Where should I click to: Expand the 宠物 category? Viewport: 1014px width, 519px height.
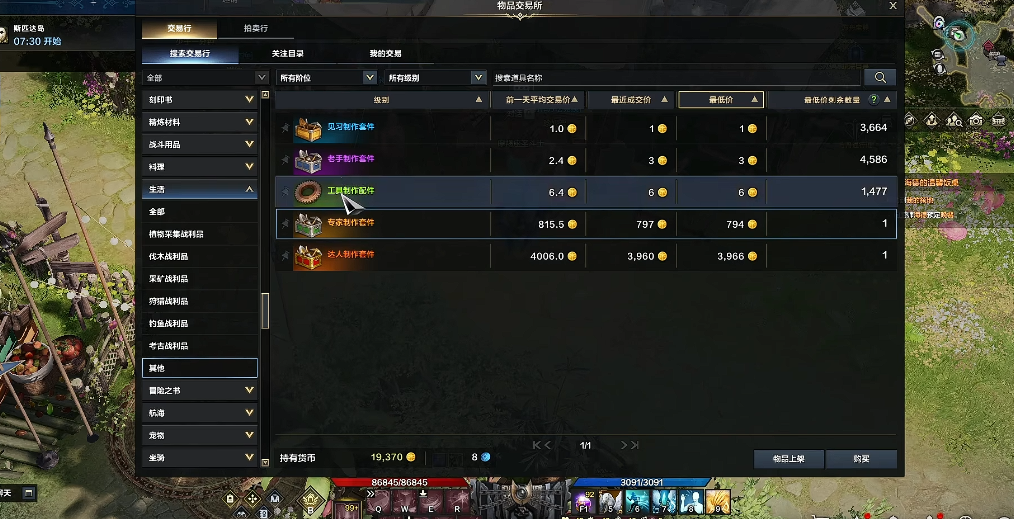200,435
